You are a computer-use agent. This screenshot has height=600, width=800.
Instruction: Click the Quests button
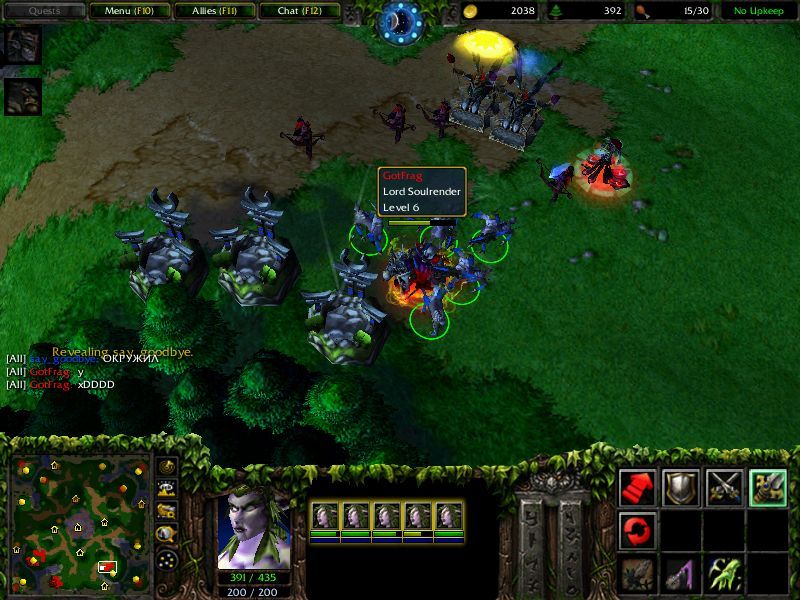click(x=44, y=11)
